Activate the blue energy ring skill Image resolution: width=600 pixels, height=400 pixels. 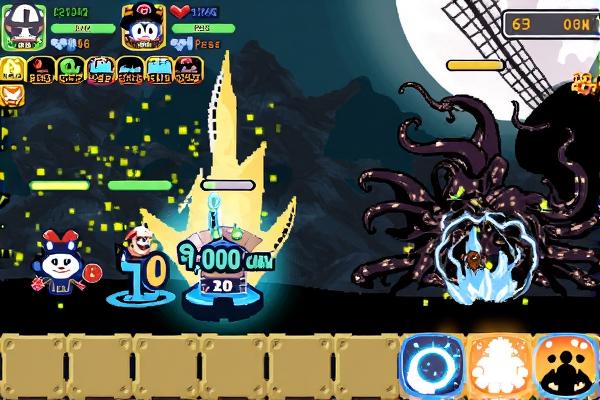pos(432,367)
